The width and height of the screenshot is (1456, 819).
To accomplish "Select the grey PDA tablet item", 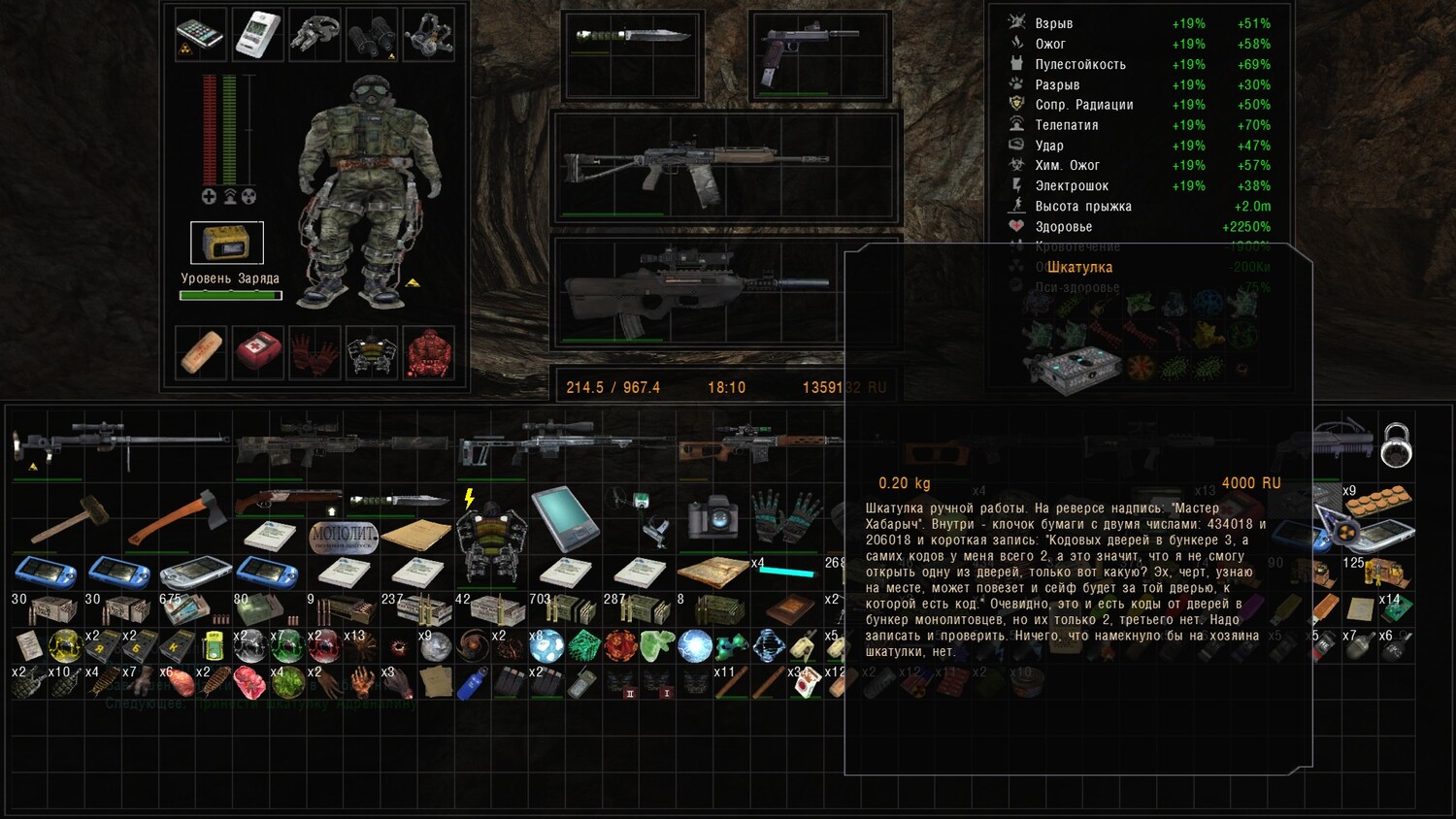I will point(564,519).
